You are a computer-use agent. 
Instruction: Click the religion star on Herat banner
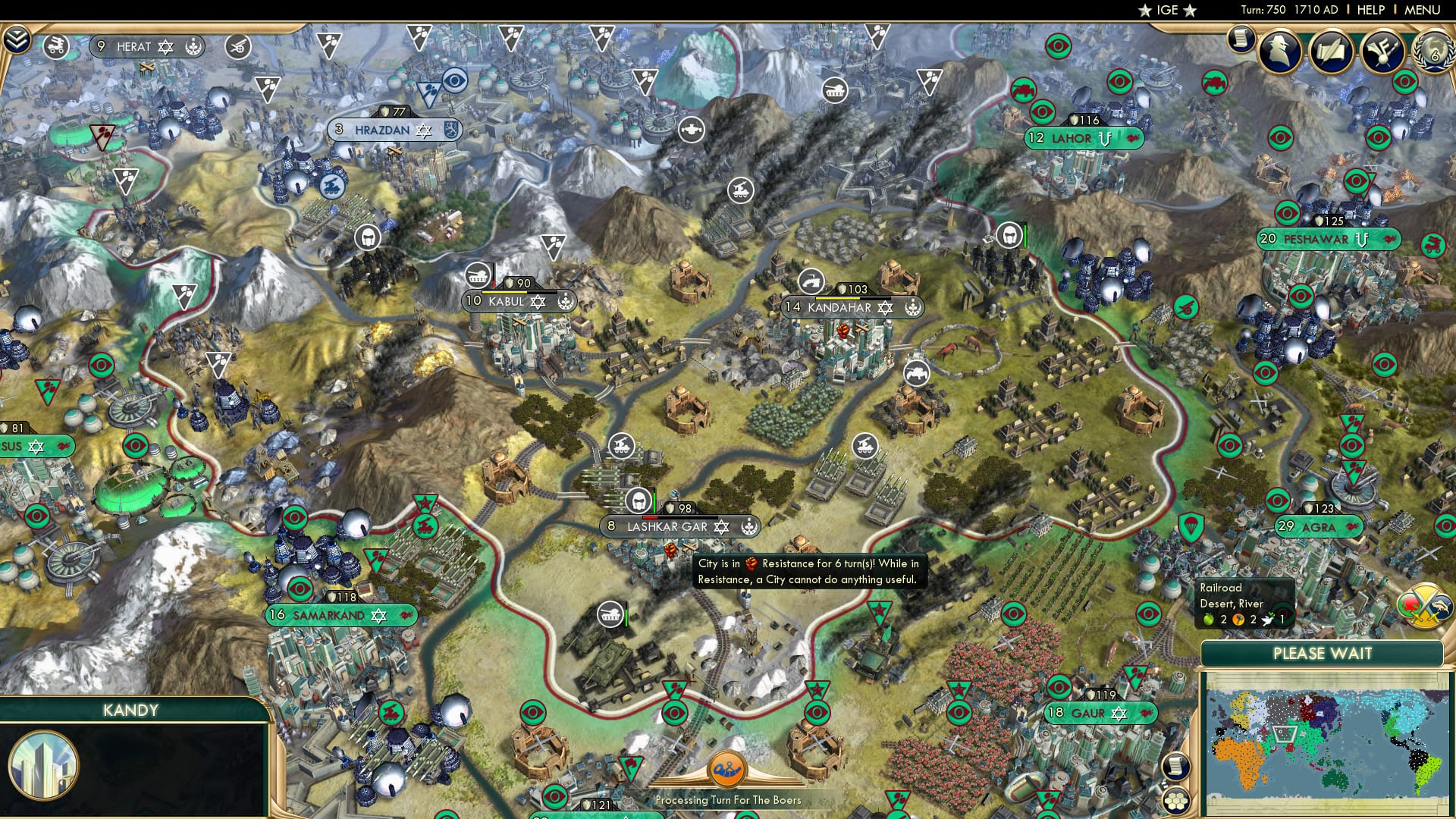click(165, 47)
